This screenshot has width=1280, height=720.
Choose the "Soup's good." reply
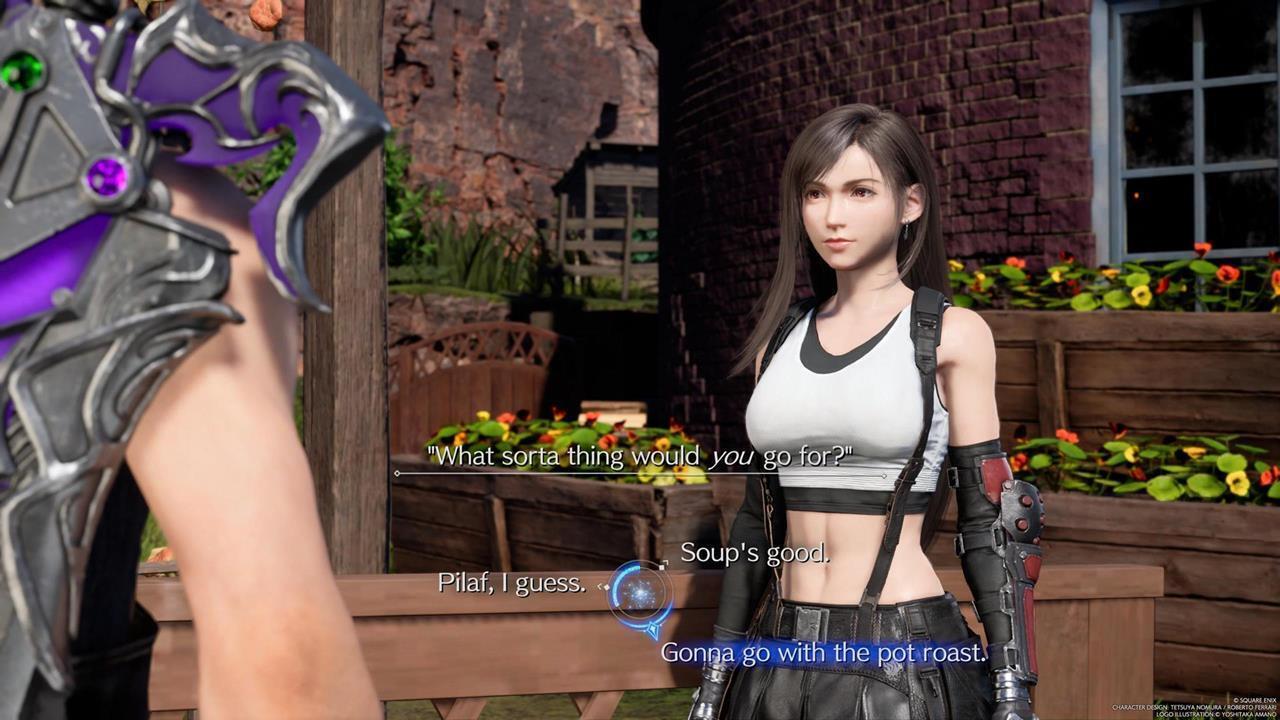(x=754, y=553)
